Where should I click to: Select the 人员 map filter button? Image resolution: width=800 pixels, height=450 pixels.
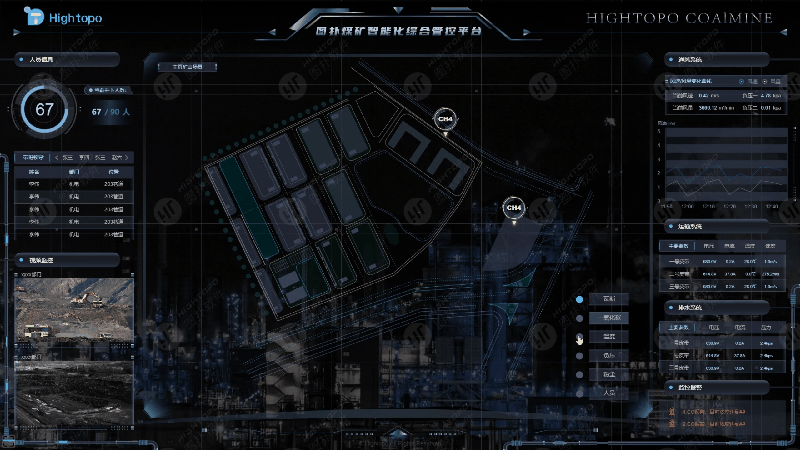point(608,393)
